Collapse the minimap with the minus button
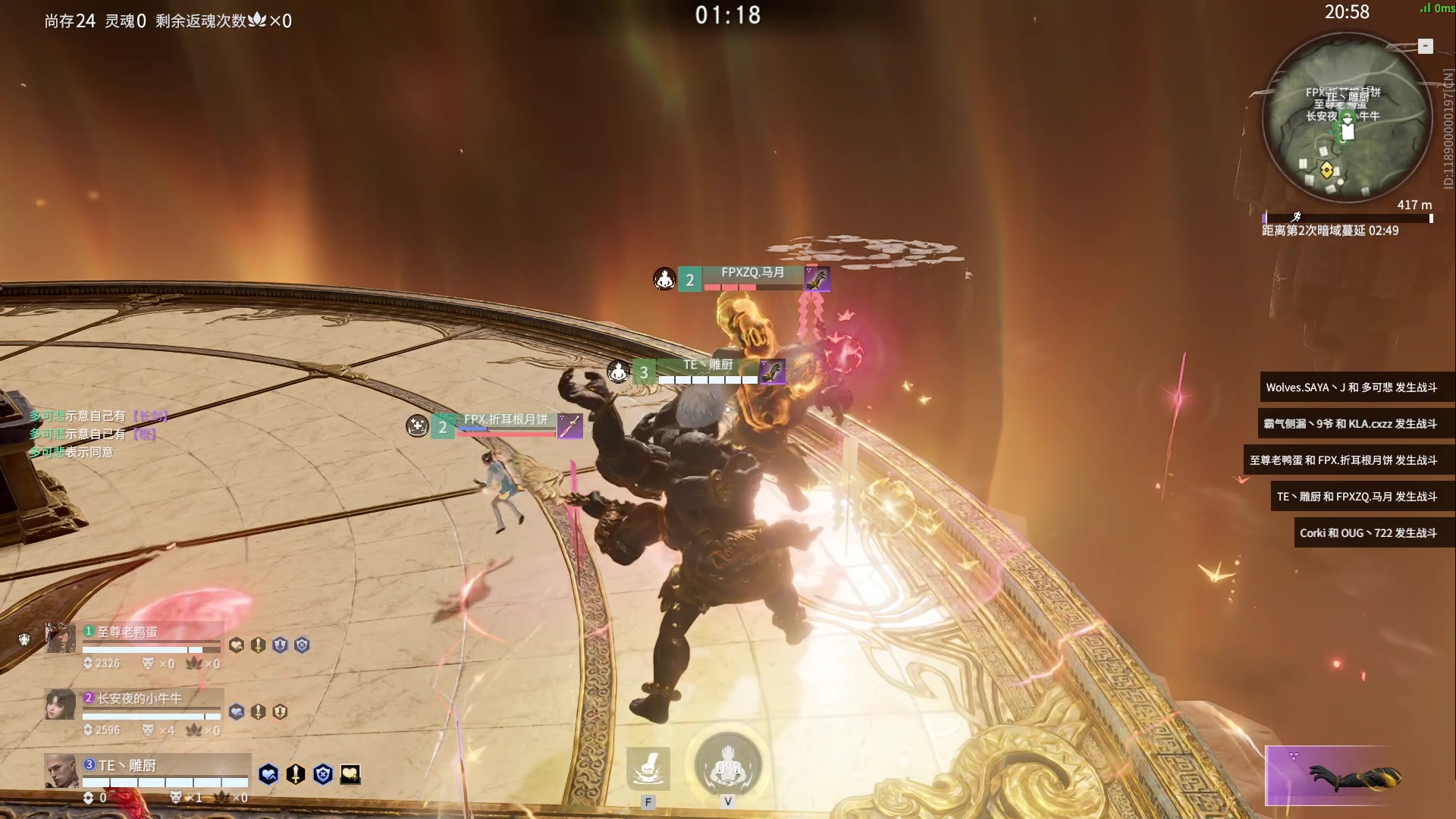The image size is (1456, 819). (x=1426, y=46)
